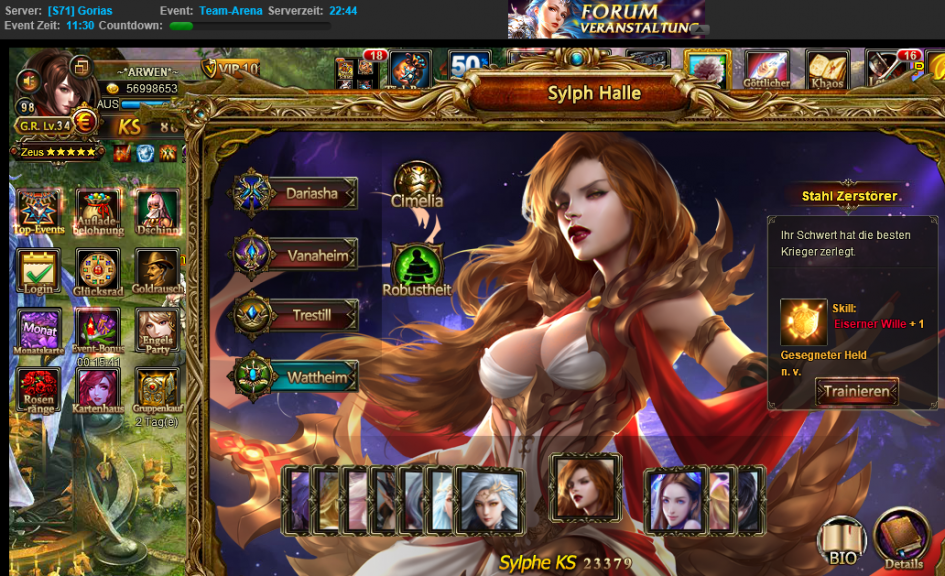Open the Login reward checklist
This screenshot has height=576, width=945.
(40, 271)
